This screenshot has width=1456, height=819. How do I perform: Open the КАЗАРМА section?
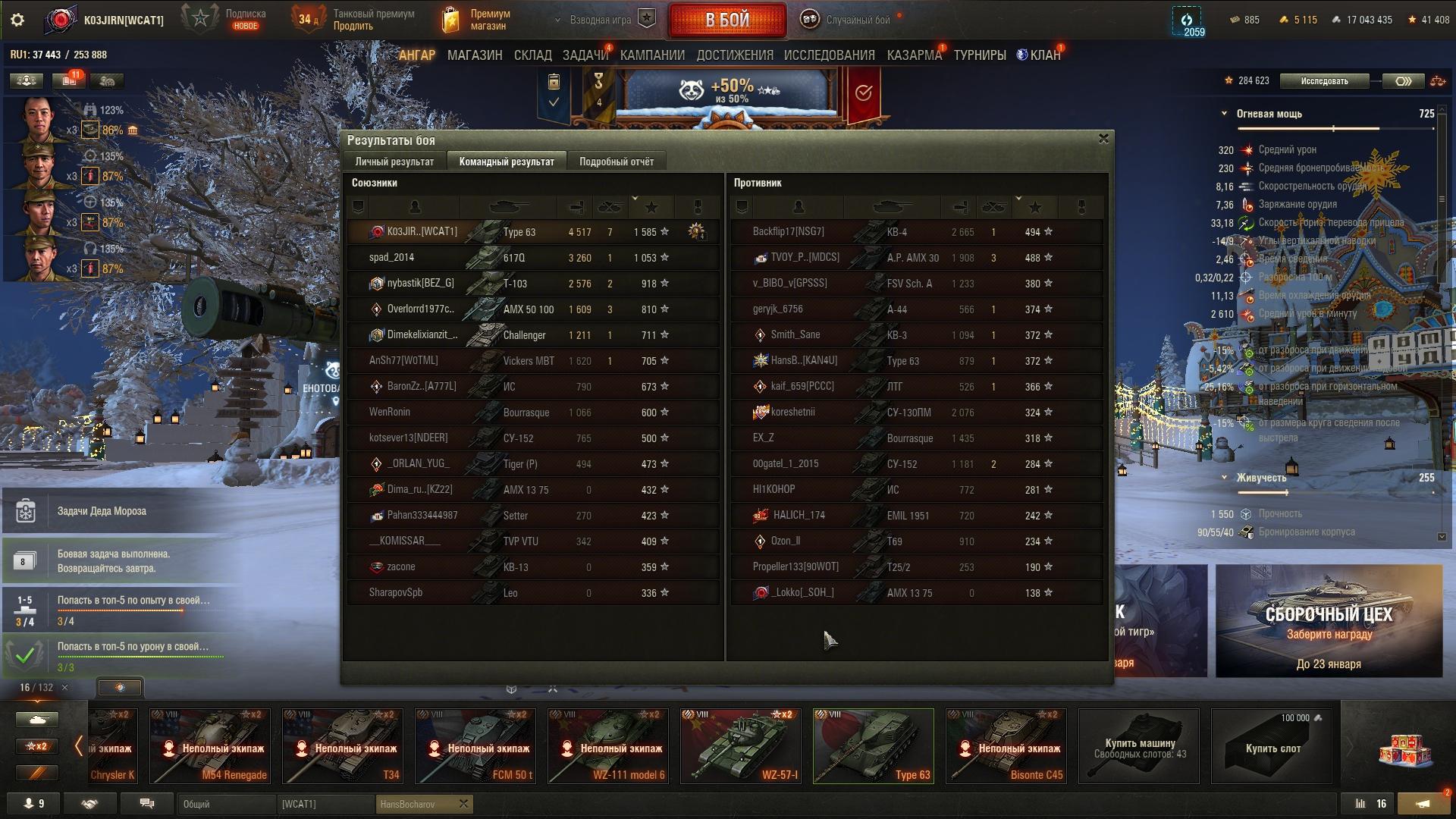click(914, 55)
